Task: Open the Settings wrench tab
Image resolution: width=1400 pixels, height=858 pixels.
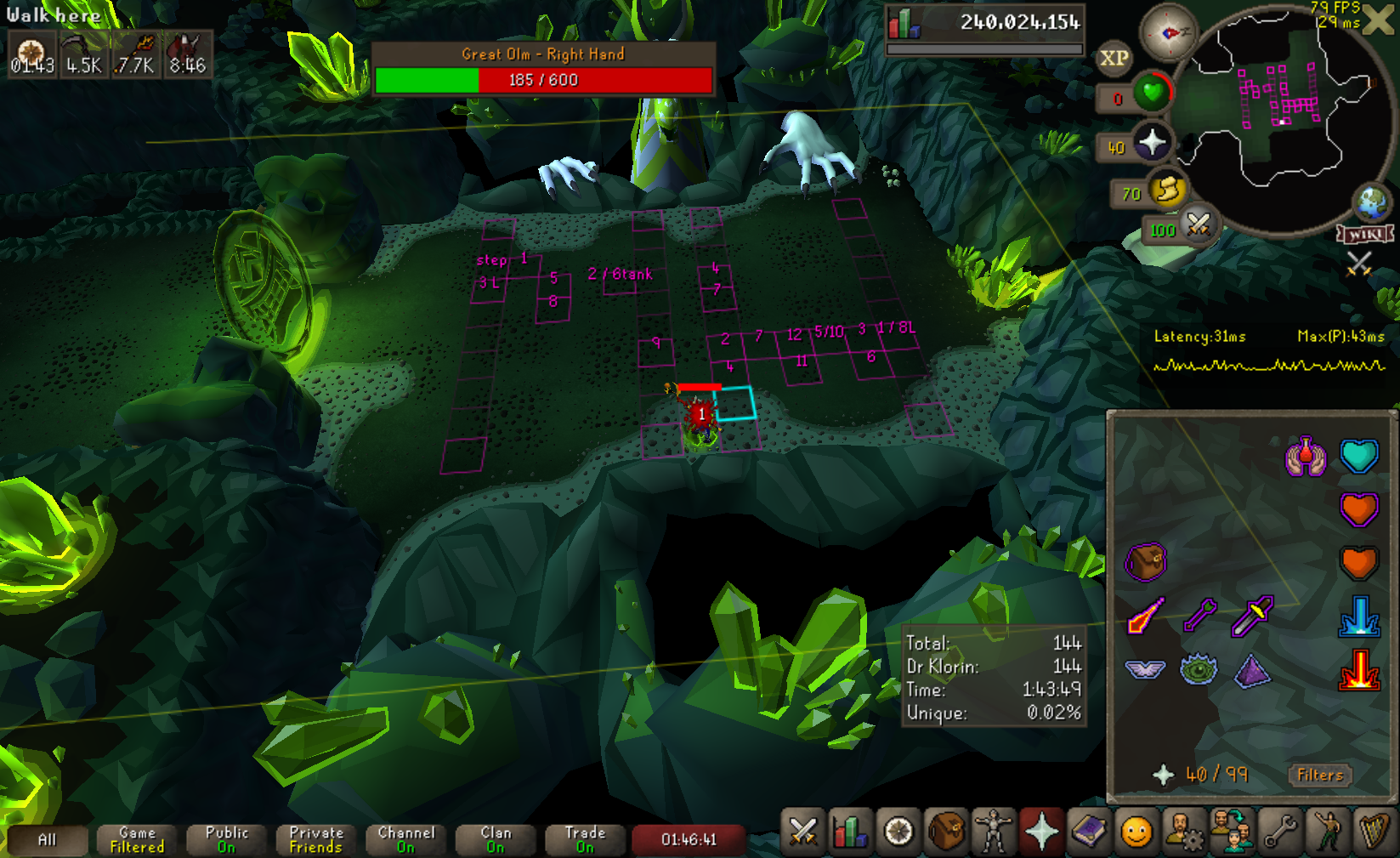Action: 1279,831
